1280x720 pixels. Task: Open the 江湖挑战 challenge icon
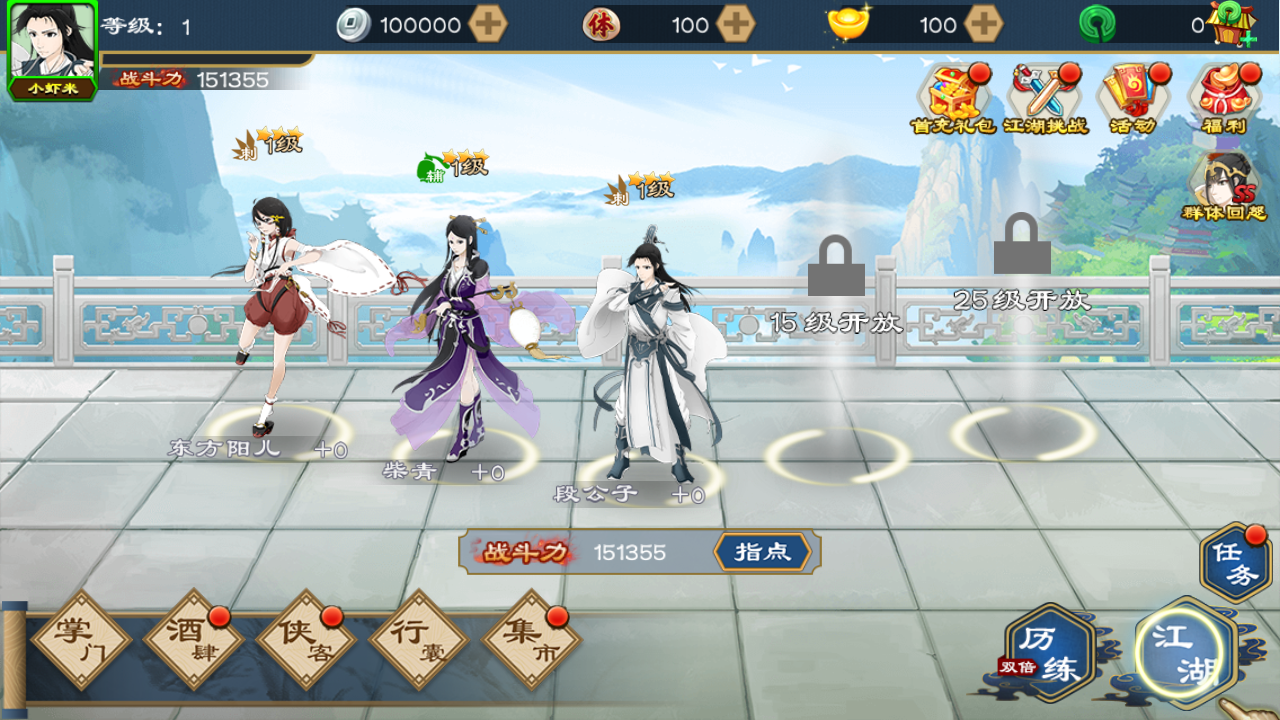[1044, 96]
